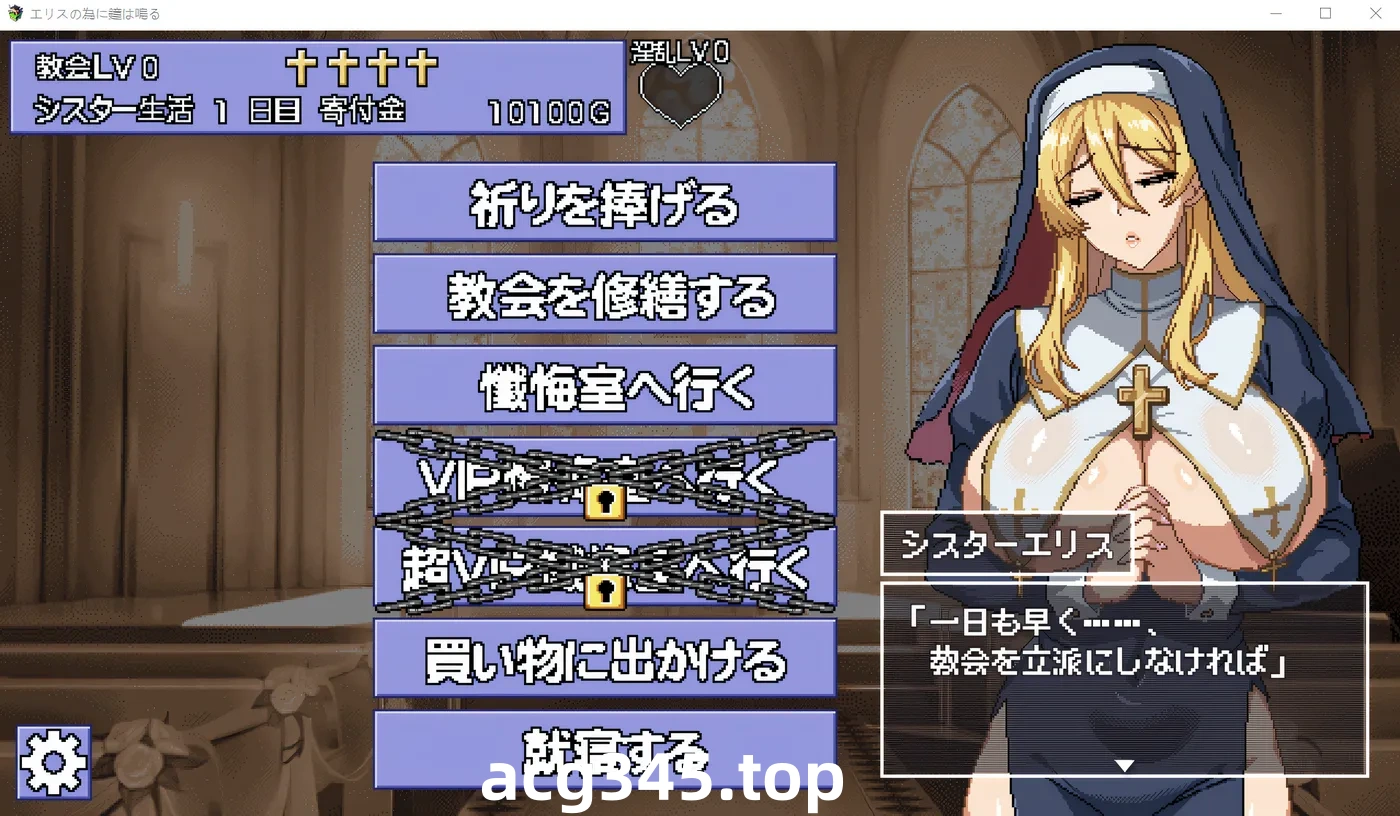Viewport: 1400px width, 816px height.
Task: Click the シスターエリス name plate
Action: click(x=1008, y=545)
